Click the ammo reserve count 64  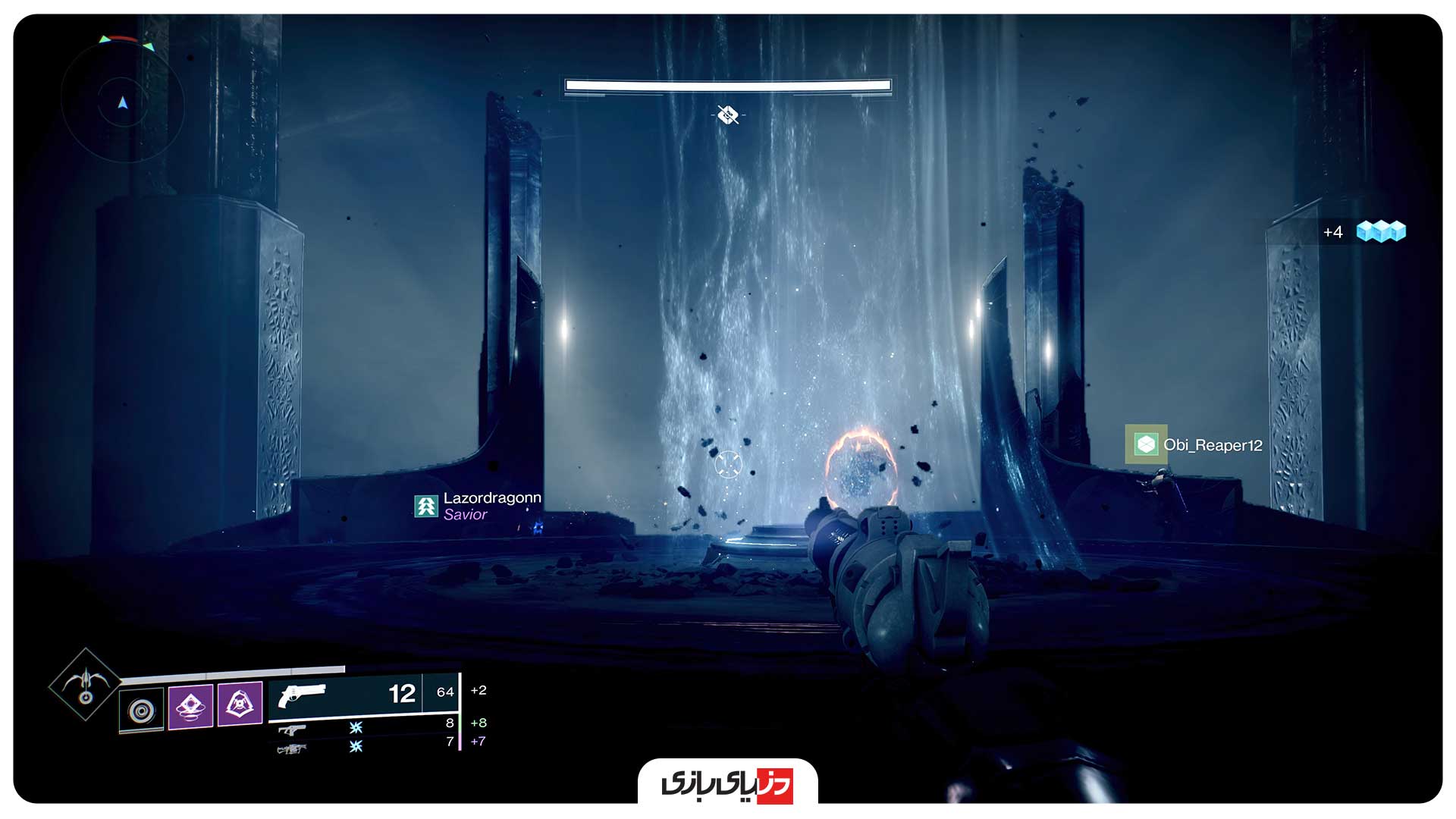[x=447, y=692]
